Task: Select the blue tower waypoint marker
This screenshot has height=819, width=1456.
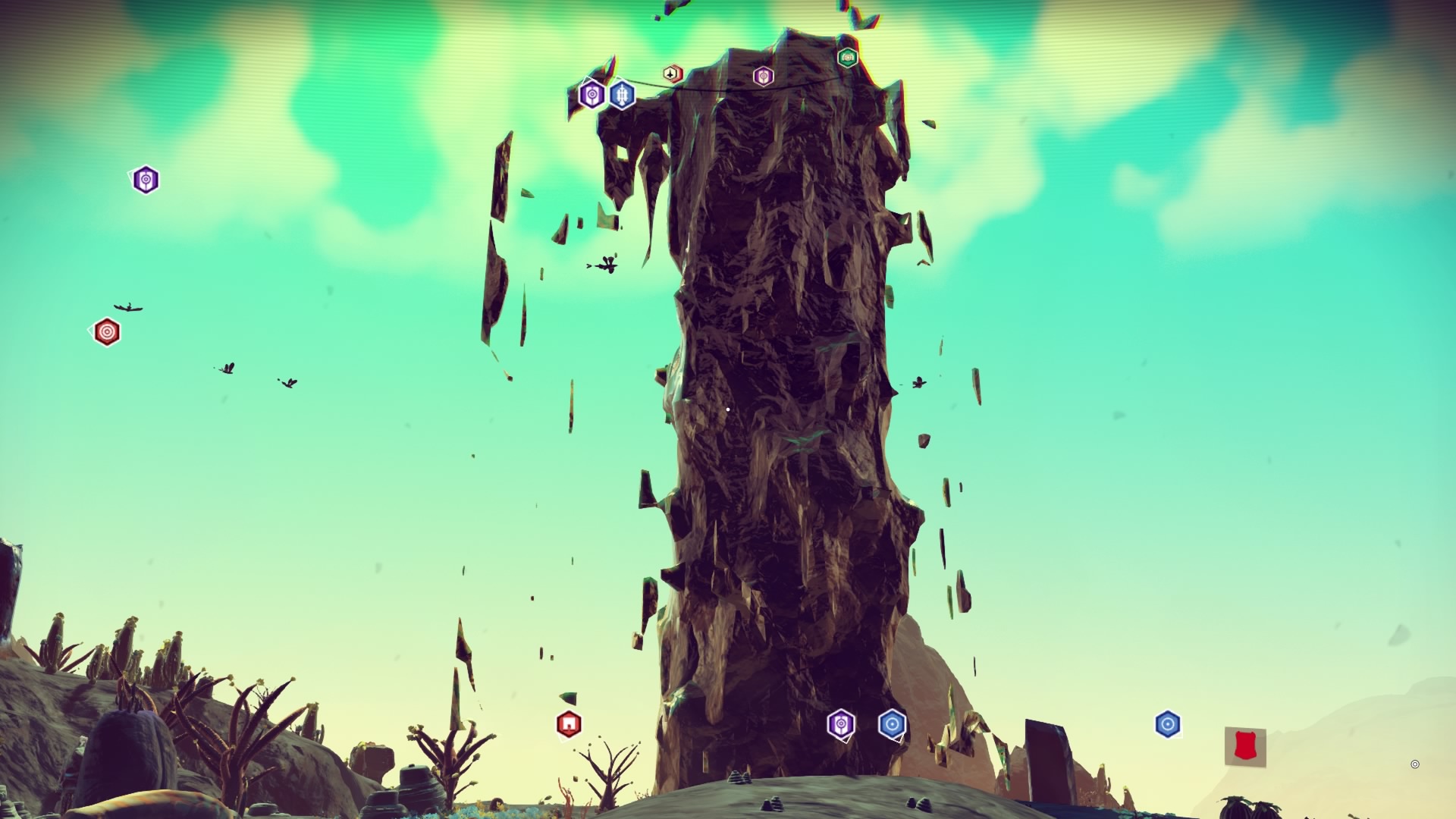Action: click(622, 95)
